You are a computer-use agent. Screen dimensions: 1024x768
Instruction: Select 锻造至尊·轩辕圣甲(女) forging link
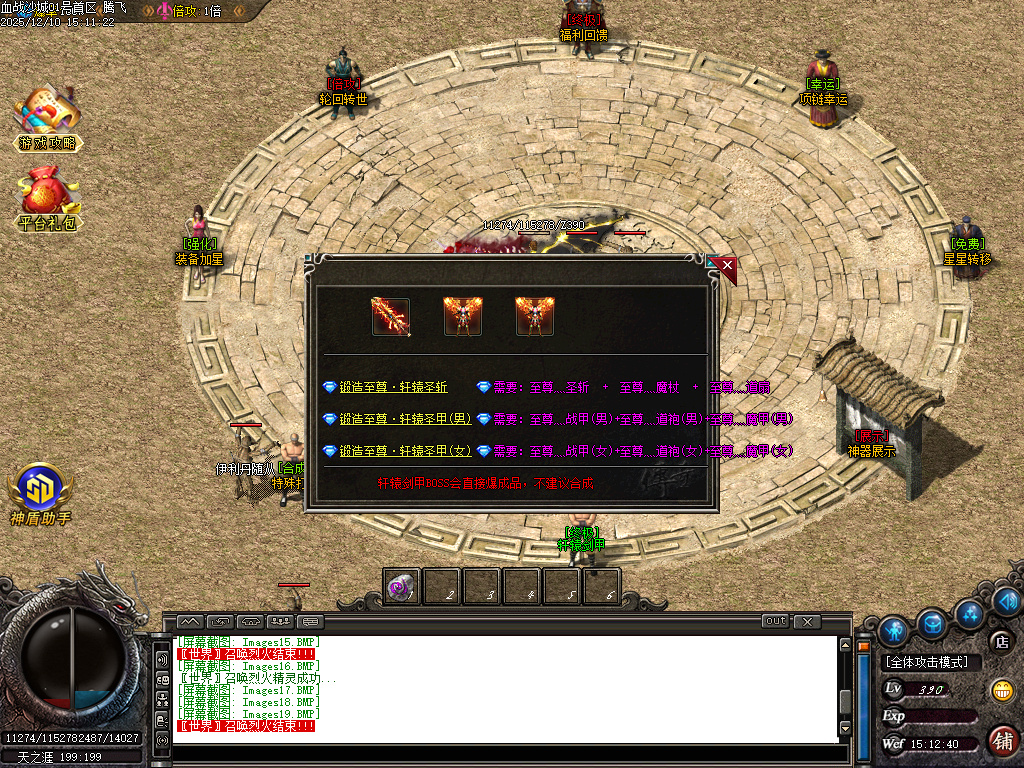[x=405, y=451]
